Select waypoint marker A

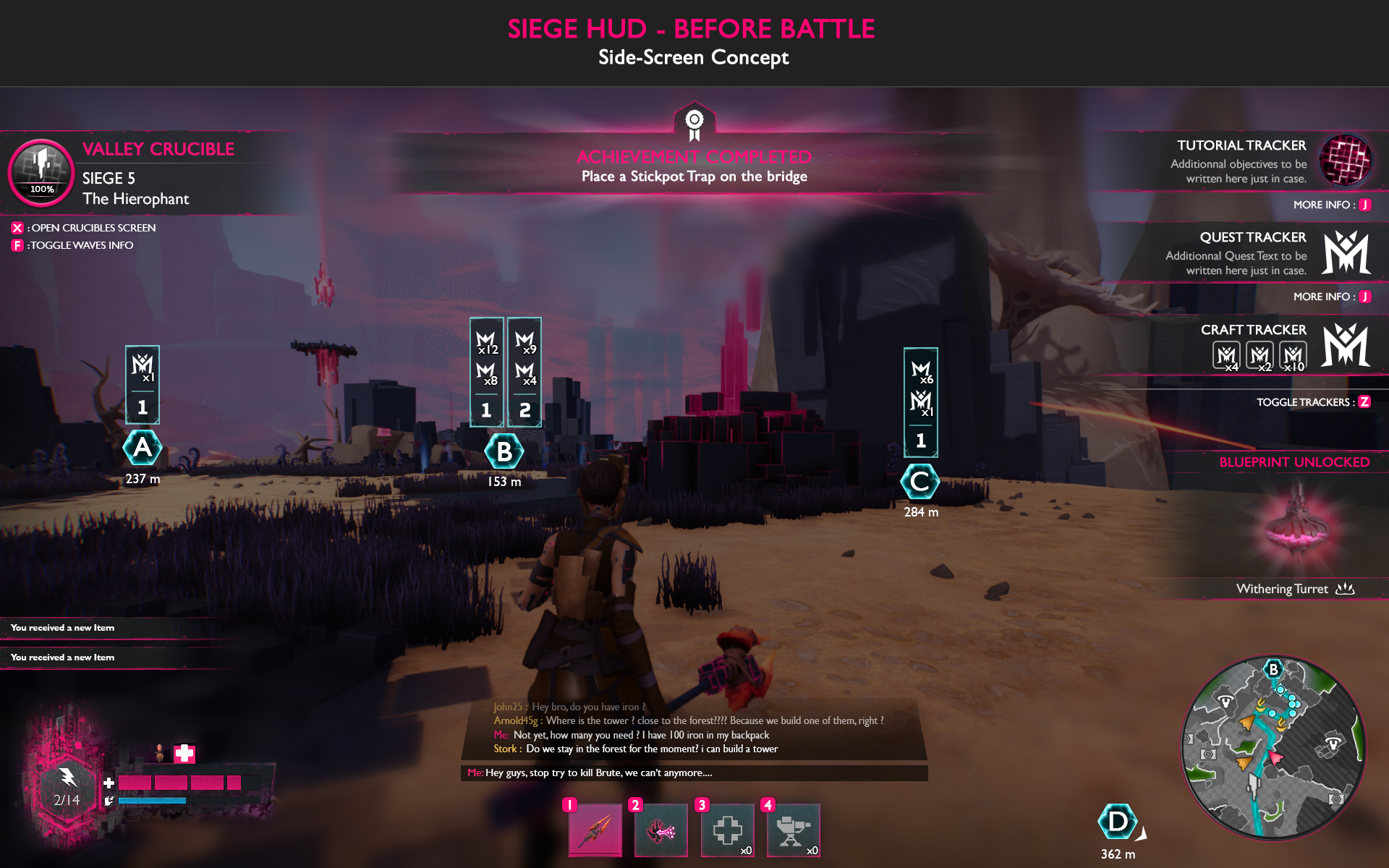point(143,448)
